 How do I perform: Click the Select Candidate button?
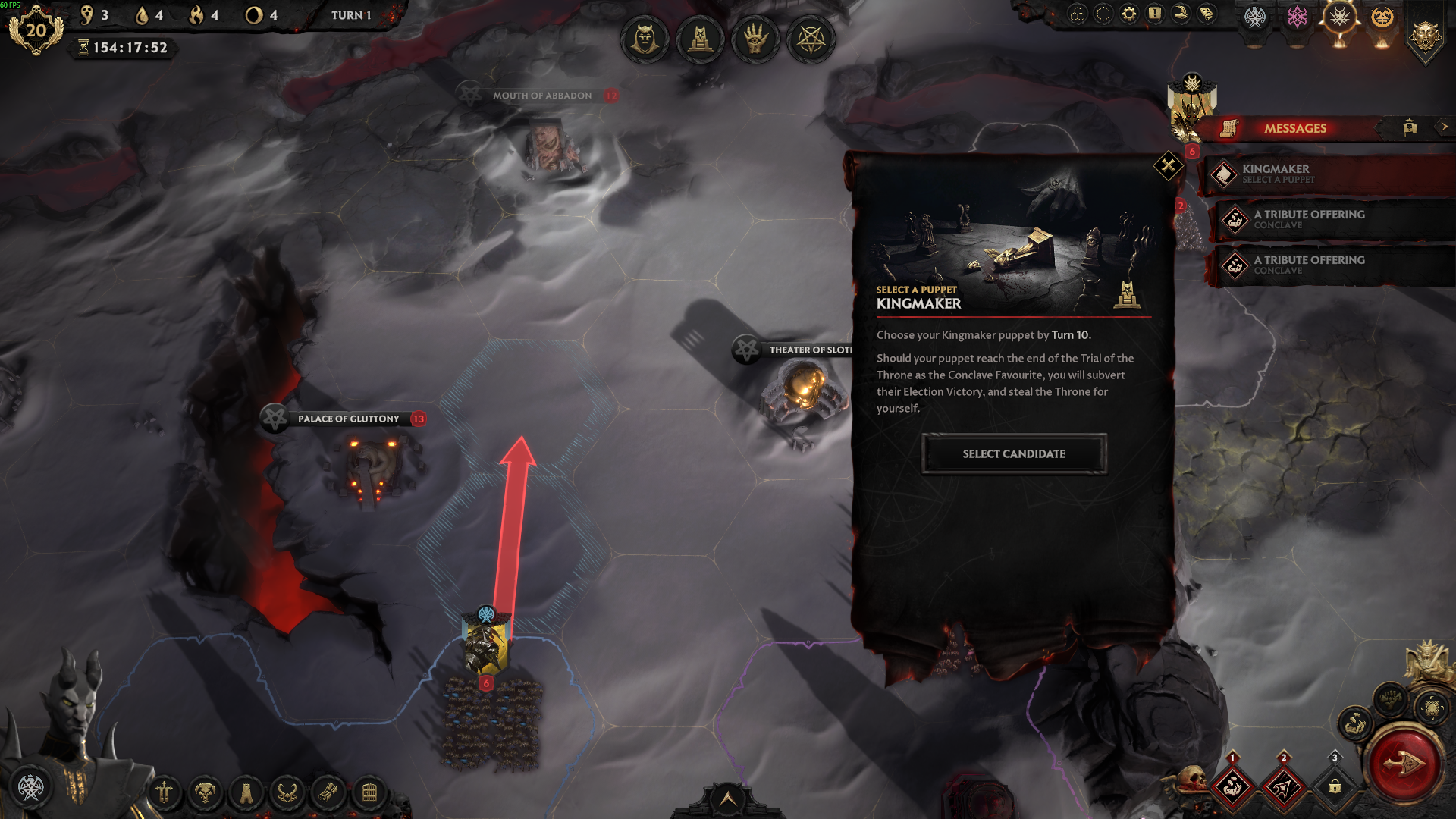pyautogui.click(x=1014, y=453)
